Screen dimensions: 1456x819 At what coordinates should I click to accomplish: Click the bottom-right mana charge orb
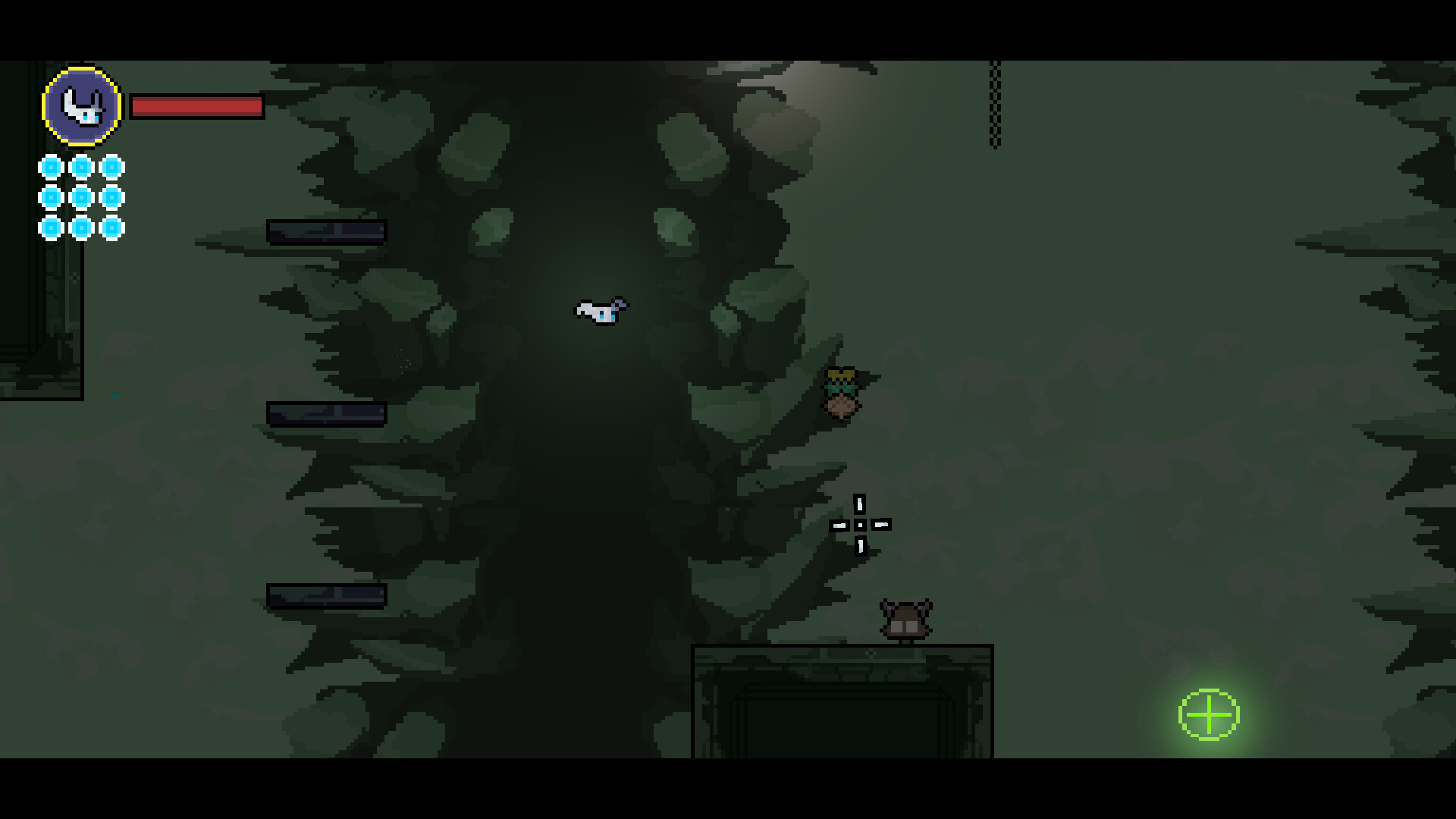(x=111, y=227)
